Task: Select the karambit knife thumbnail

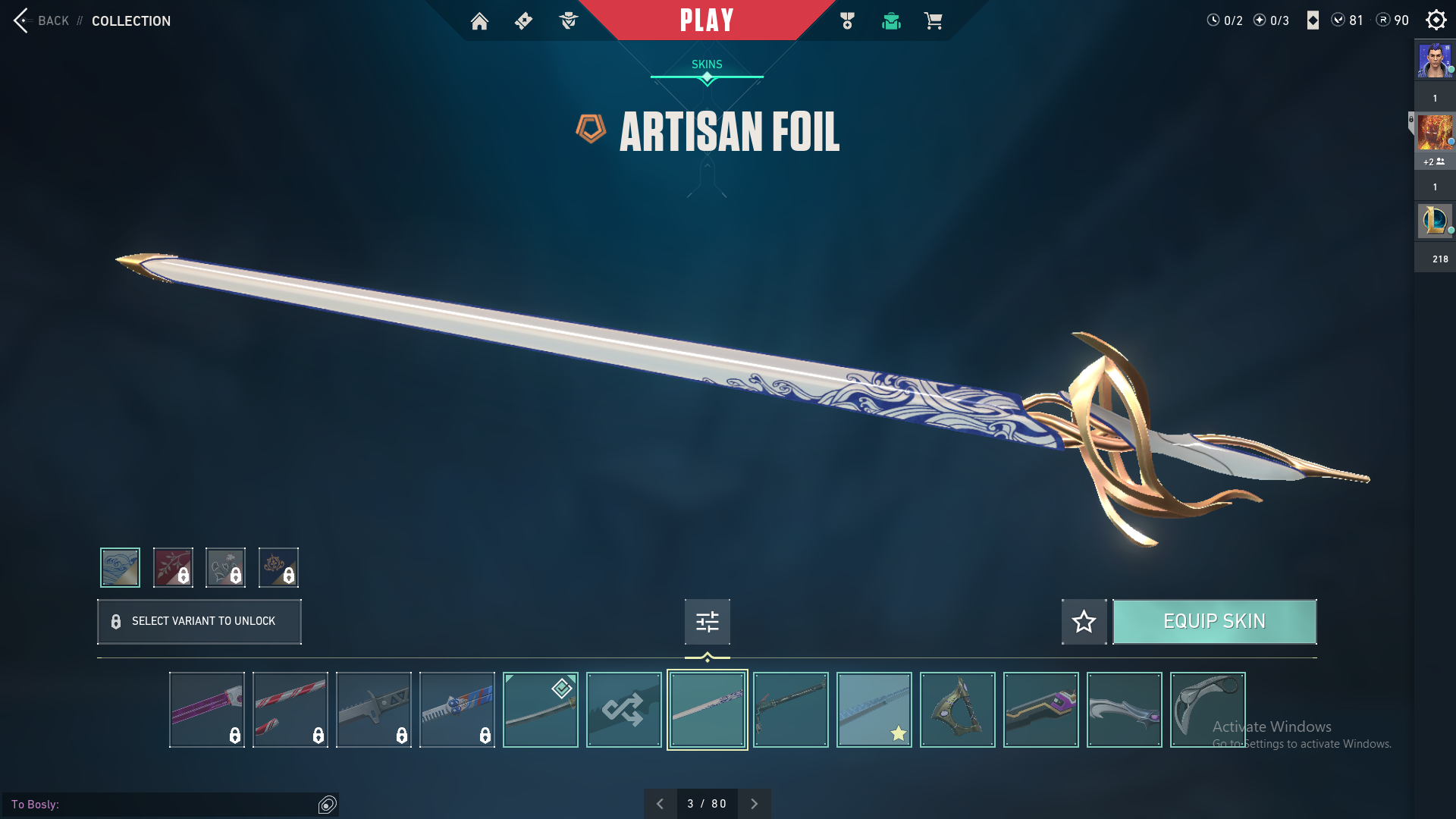Action: pyautogui.click(x=1207, y=710)
